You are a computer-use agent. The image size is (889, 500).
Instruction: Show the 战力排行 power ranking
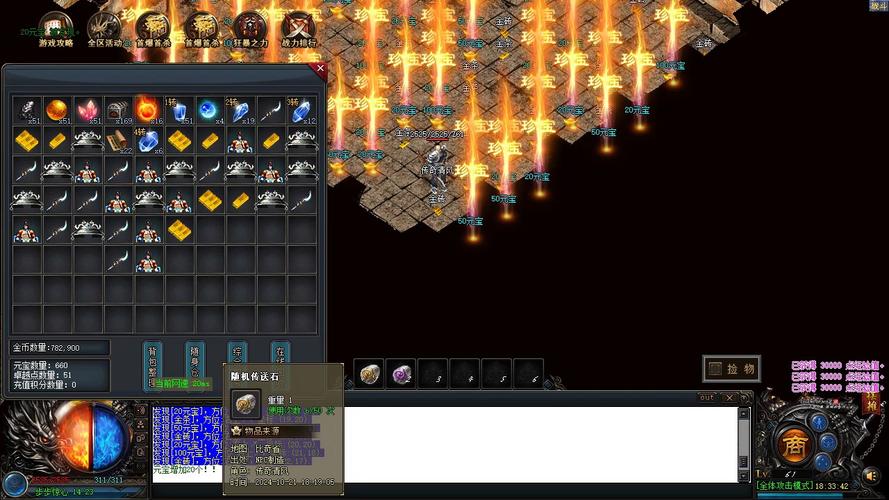point(298,28)
